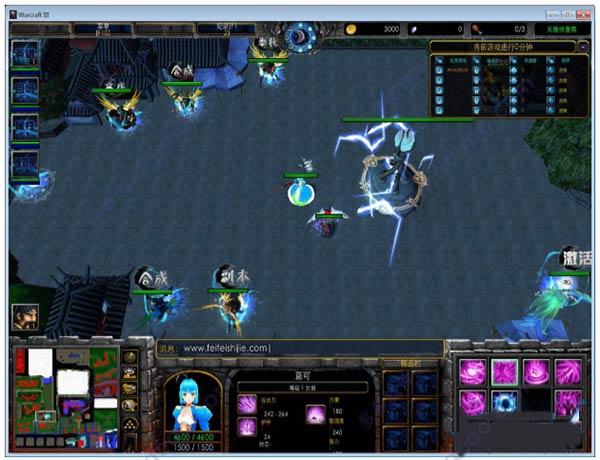
Task: Choose the topmost unit icon on left edge
Action: tap(24, 54)
